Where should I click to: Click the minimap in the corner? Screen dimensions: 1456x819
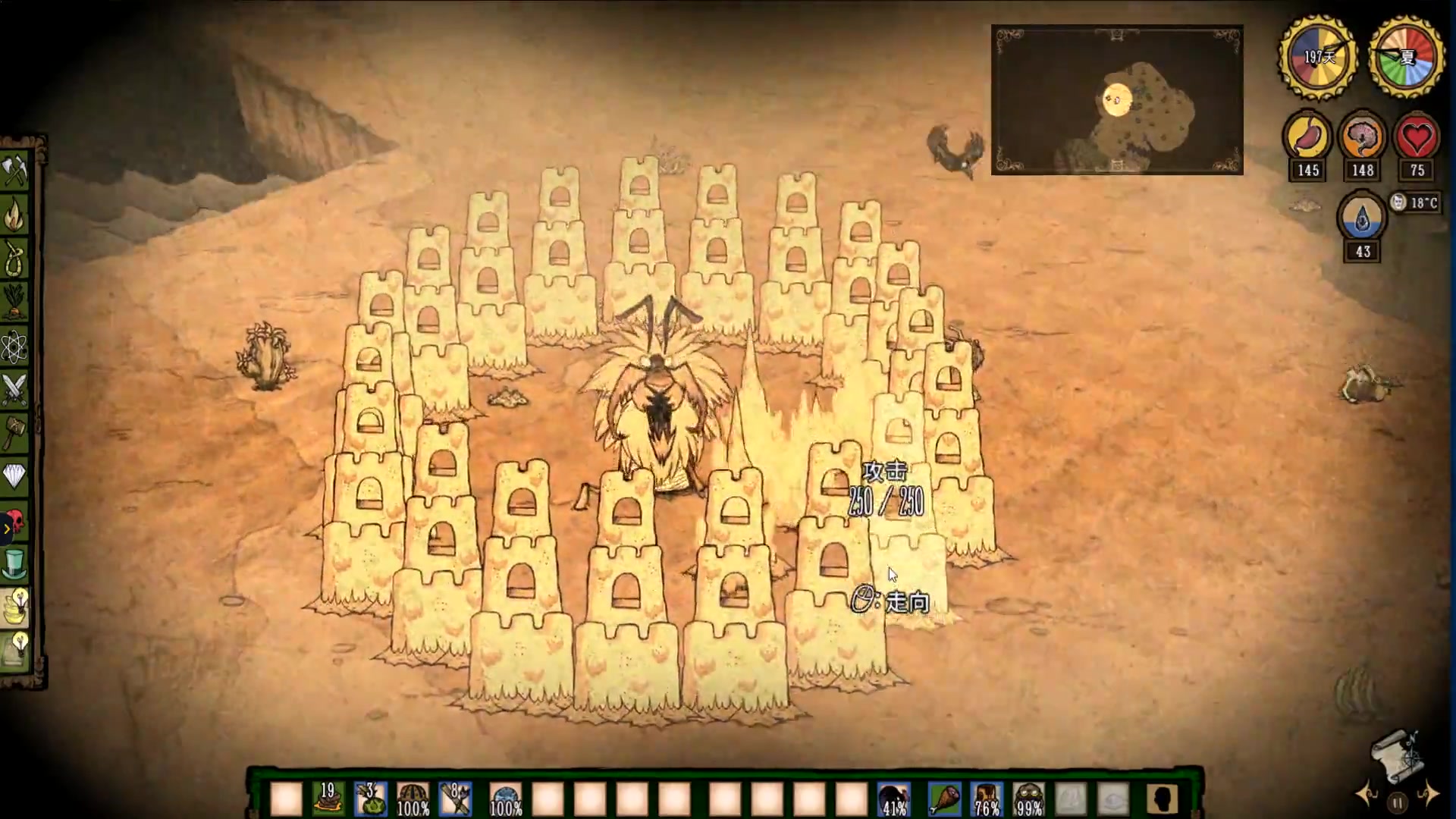1116,100
